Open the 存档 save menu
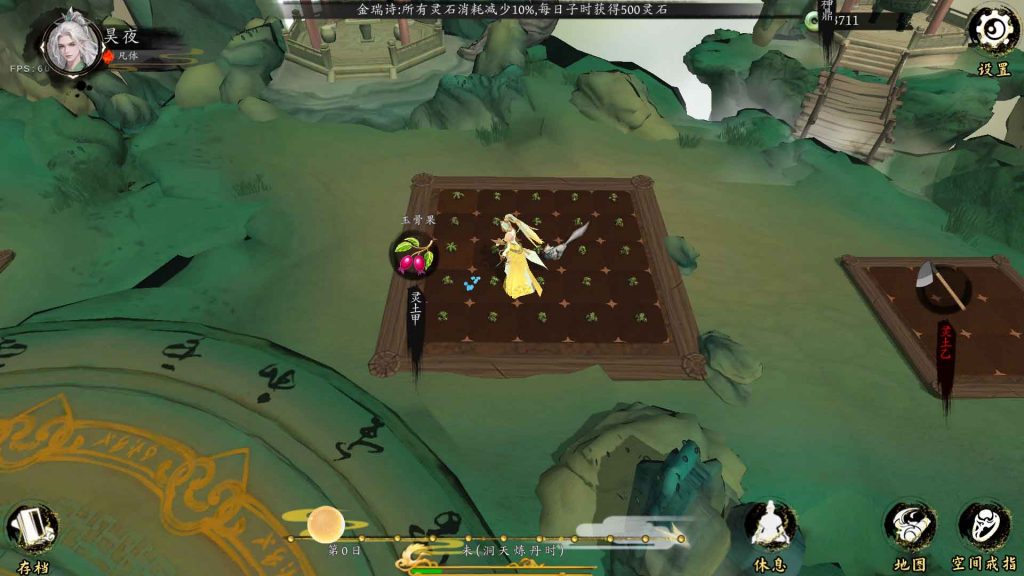Image resolution: width=1024 pixels, height=576 pixels. pos(32,529)
